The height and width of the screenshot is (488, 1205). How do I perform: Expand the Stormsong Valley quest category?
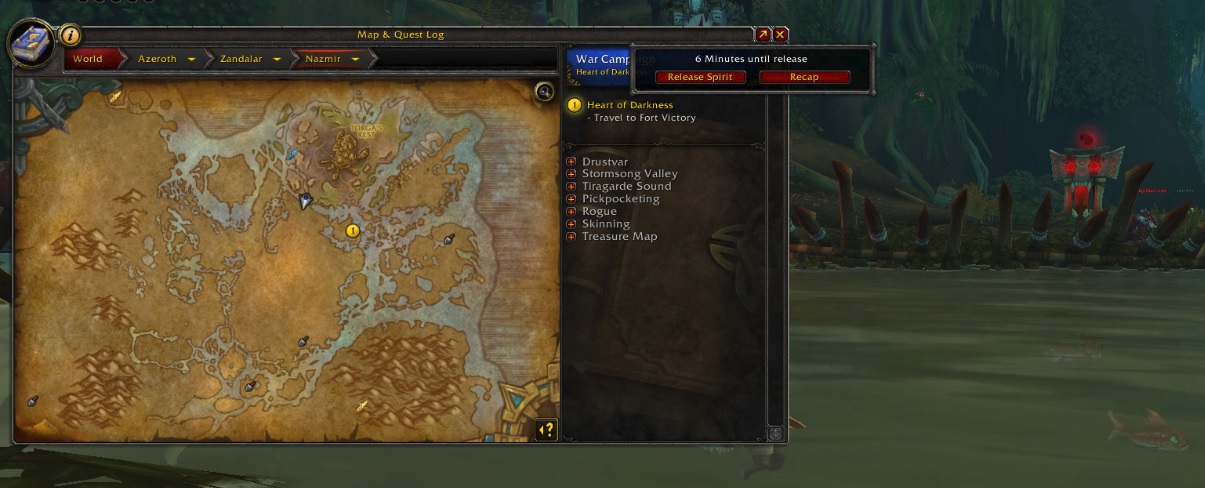571,174
